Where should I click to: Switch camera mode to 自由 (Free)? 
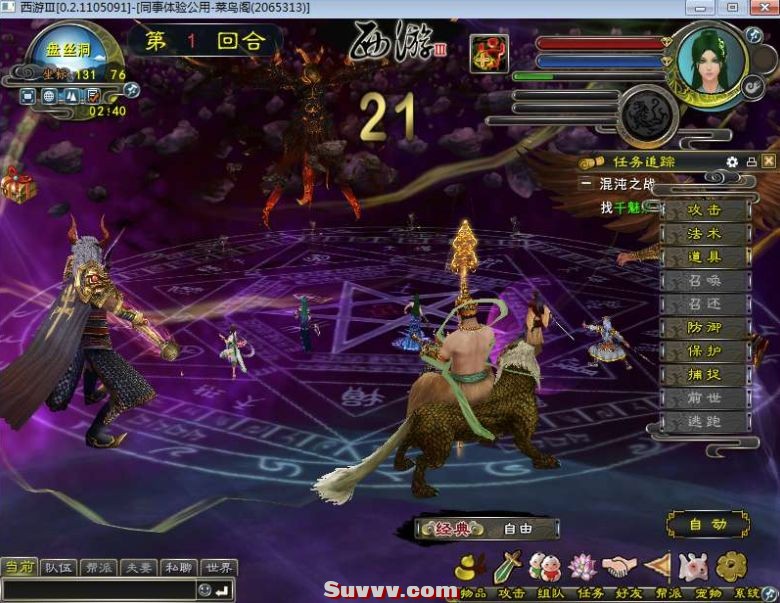click(x=517, y=529)
